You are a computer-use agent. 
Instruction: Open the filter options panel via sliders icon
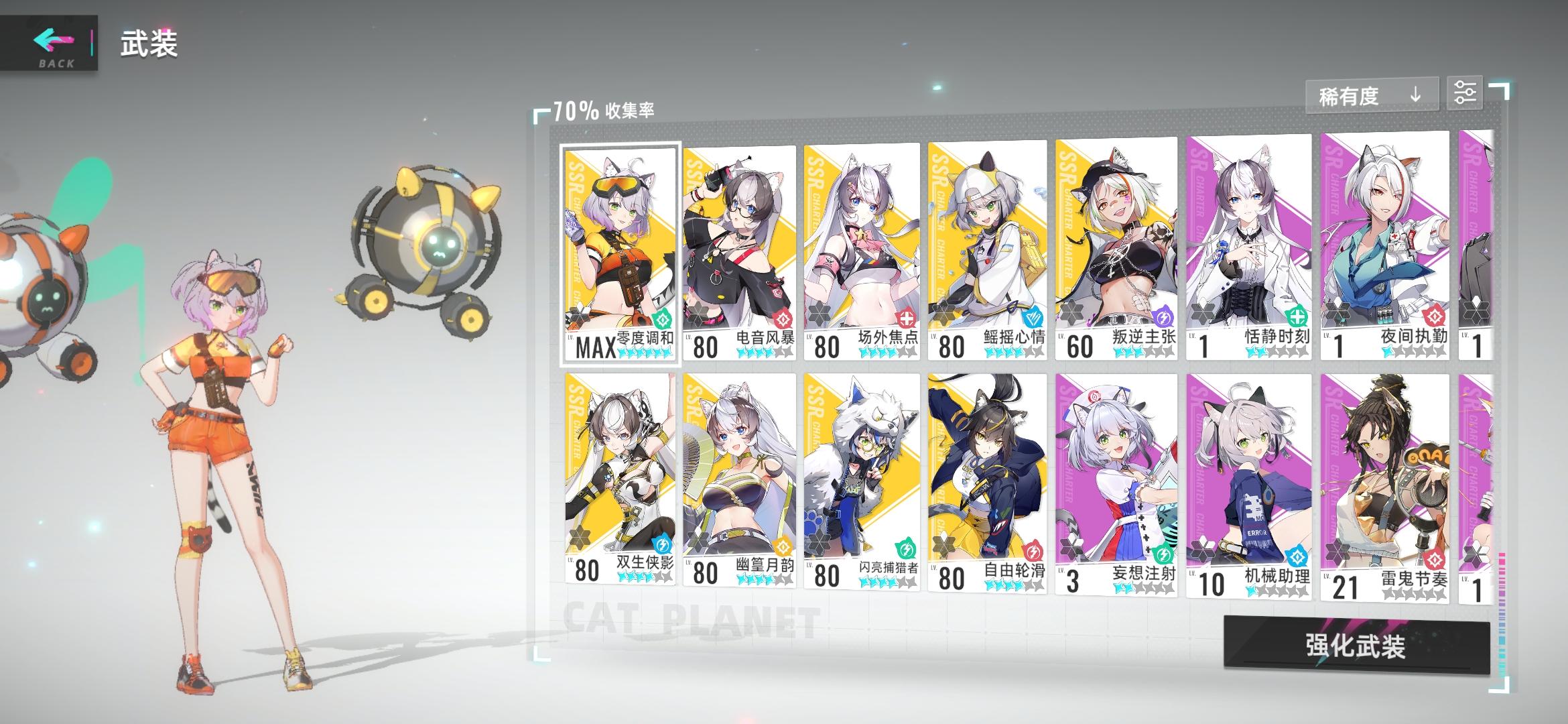click(x=1465, y=93)
